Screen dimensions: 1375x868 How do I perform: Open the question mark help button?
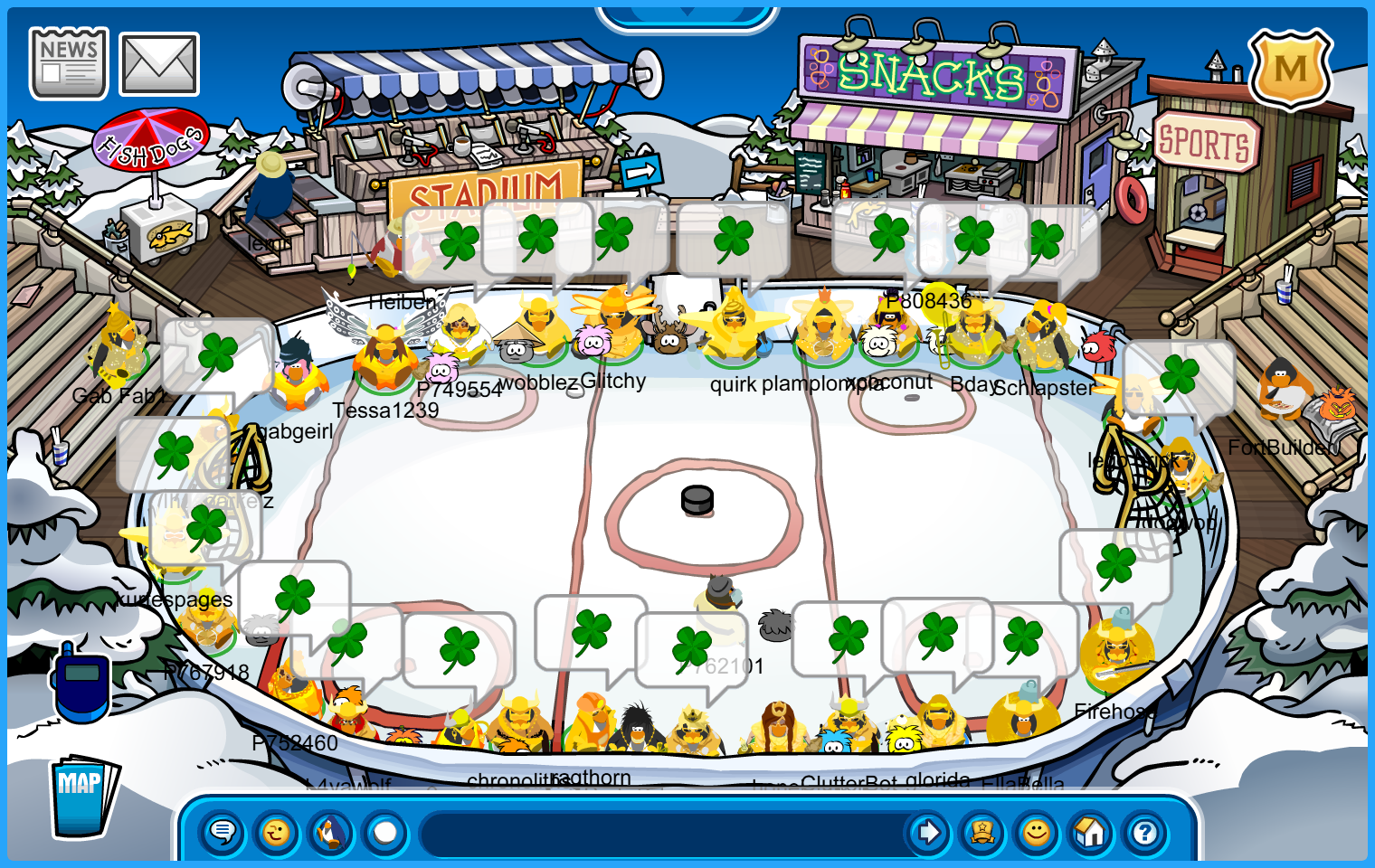pyautogui.click(x=1145, y=832)
